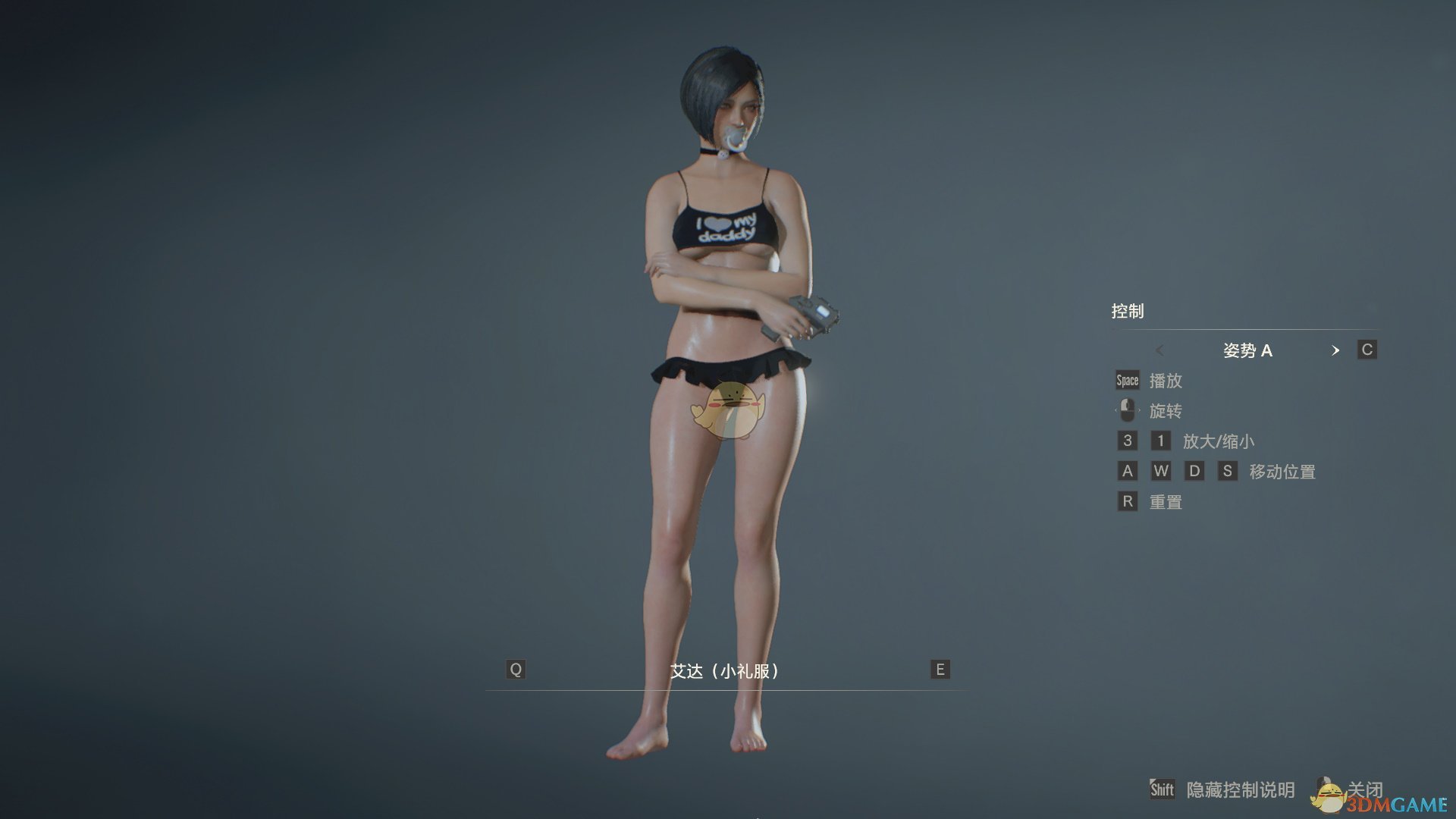Click the divider line under 控制

pos(1244,329)
